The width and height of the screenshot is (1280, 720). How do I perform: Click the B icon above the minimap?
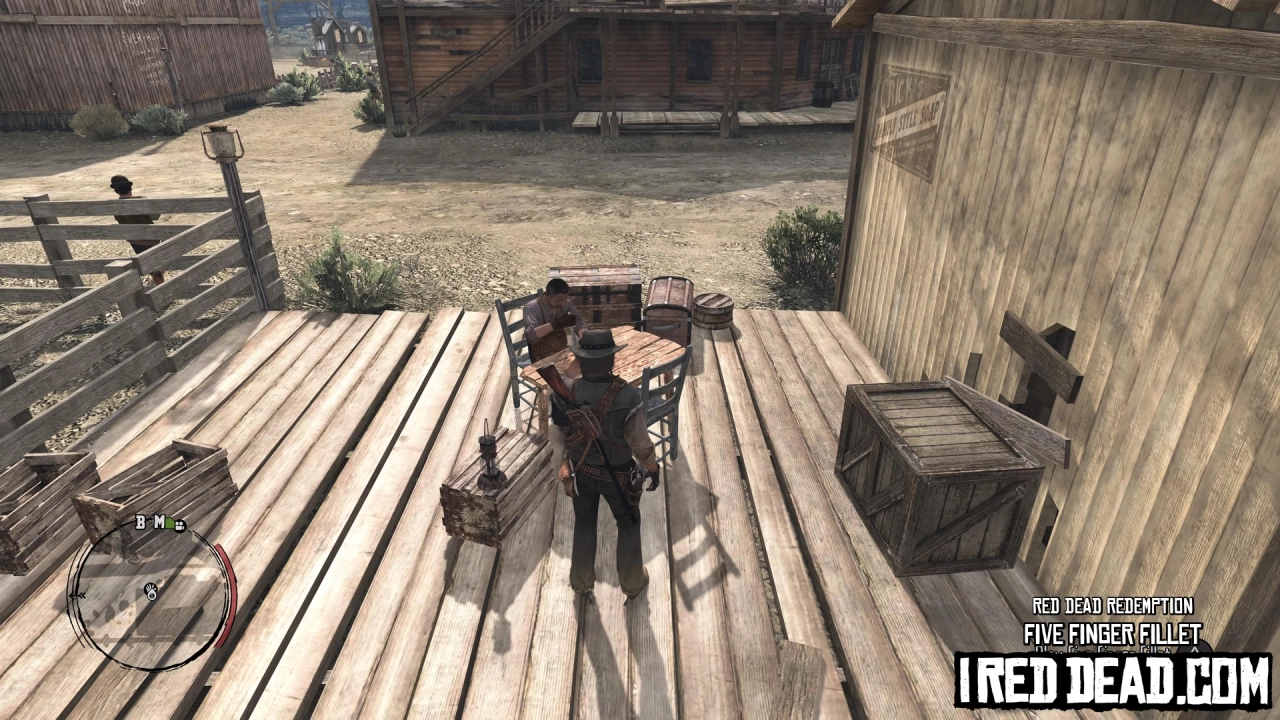coord(140,522)
